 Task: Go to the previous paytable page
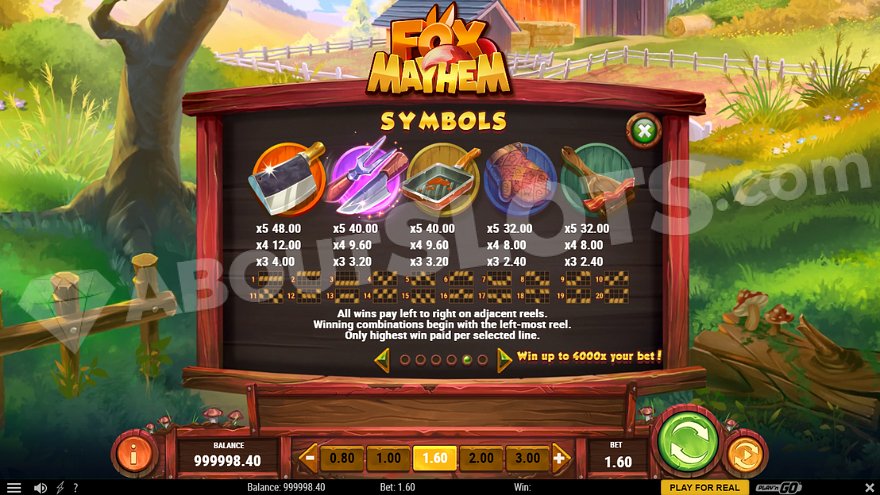click(382, 359)
